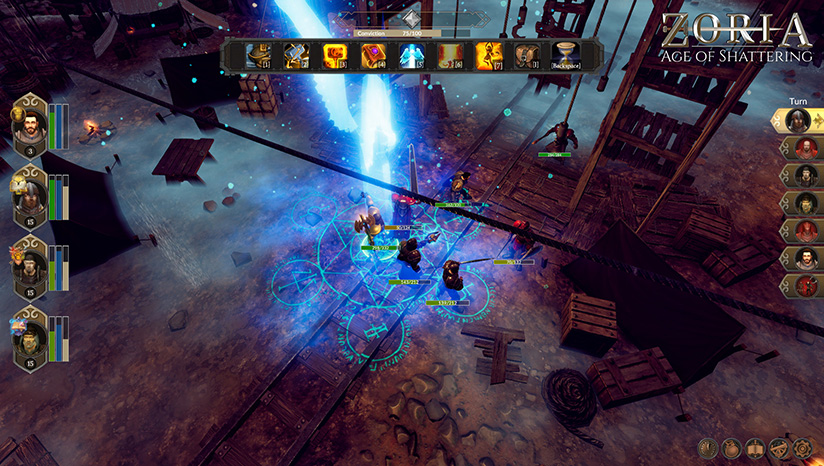Open the round potion flask menu icon
Image resolution: width=824 pixels, height=466 pixels.
731,446
